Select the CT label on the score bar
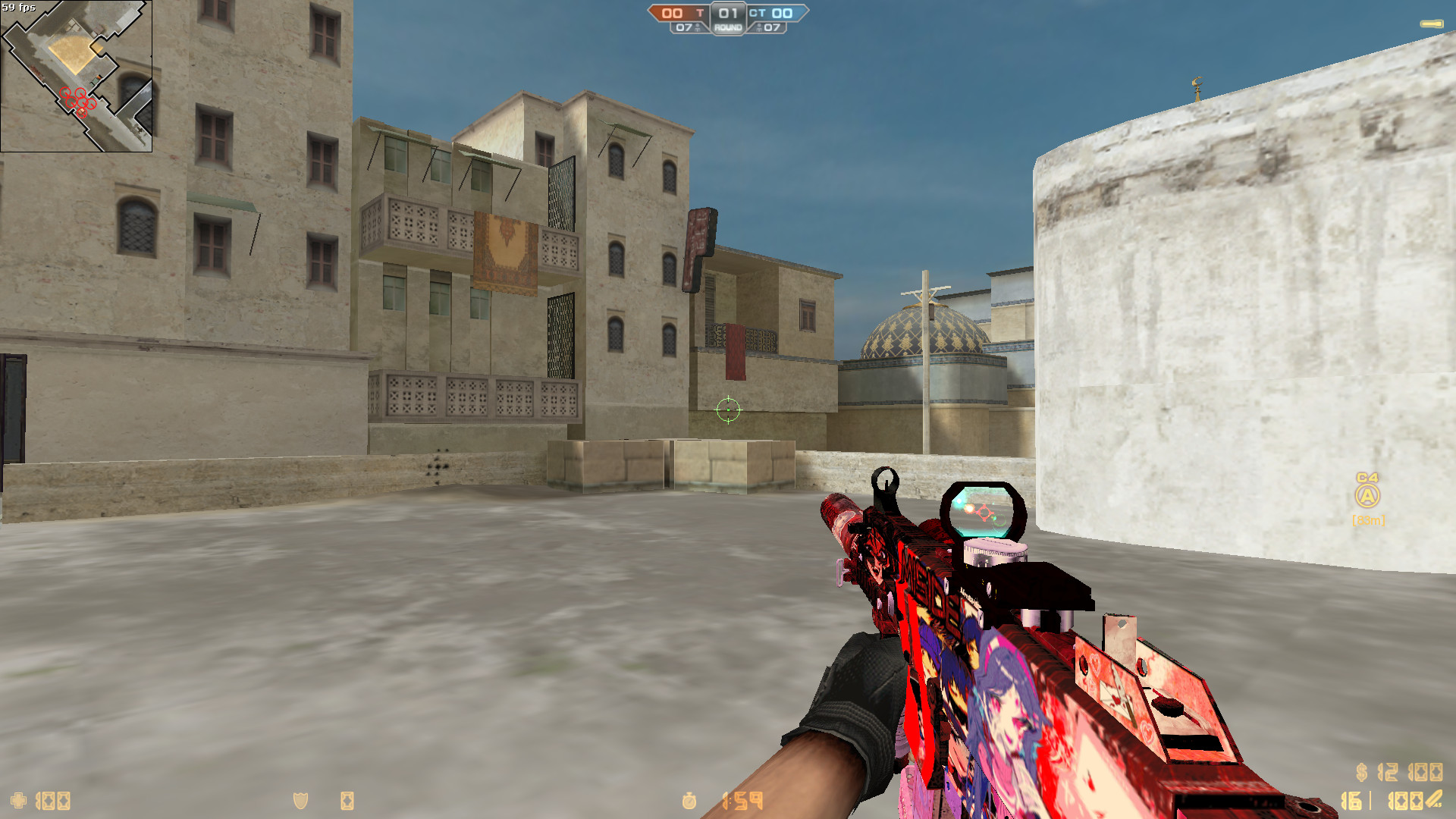The image size is (1456, 819). [756, 12]
